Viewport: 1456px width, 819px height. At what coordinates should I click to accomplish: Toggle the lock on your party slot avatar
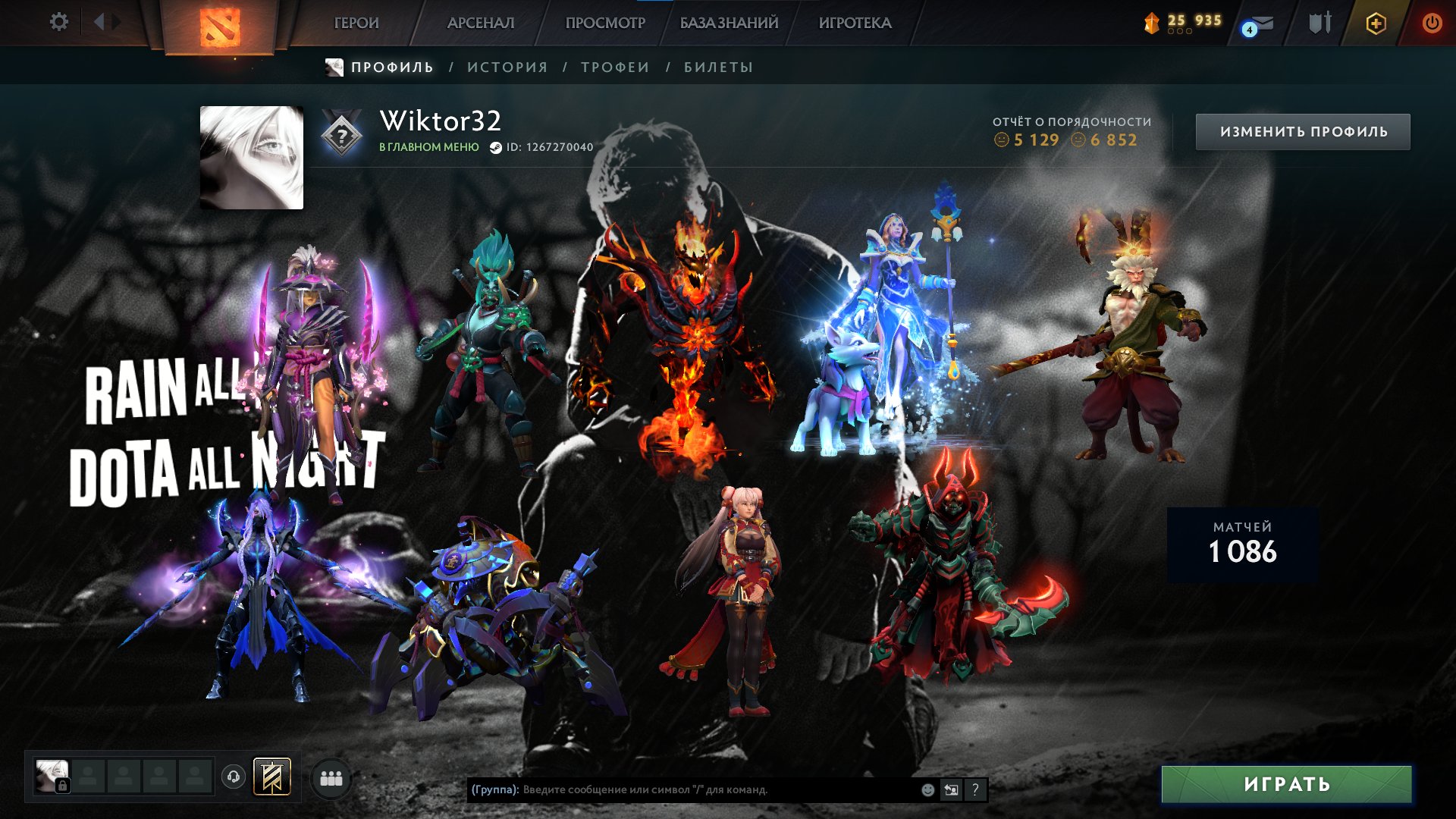click(62, 786)
